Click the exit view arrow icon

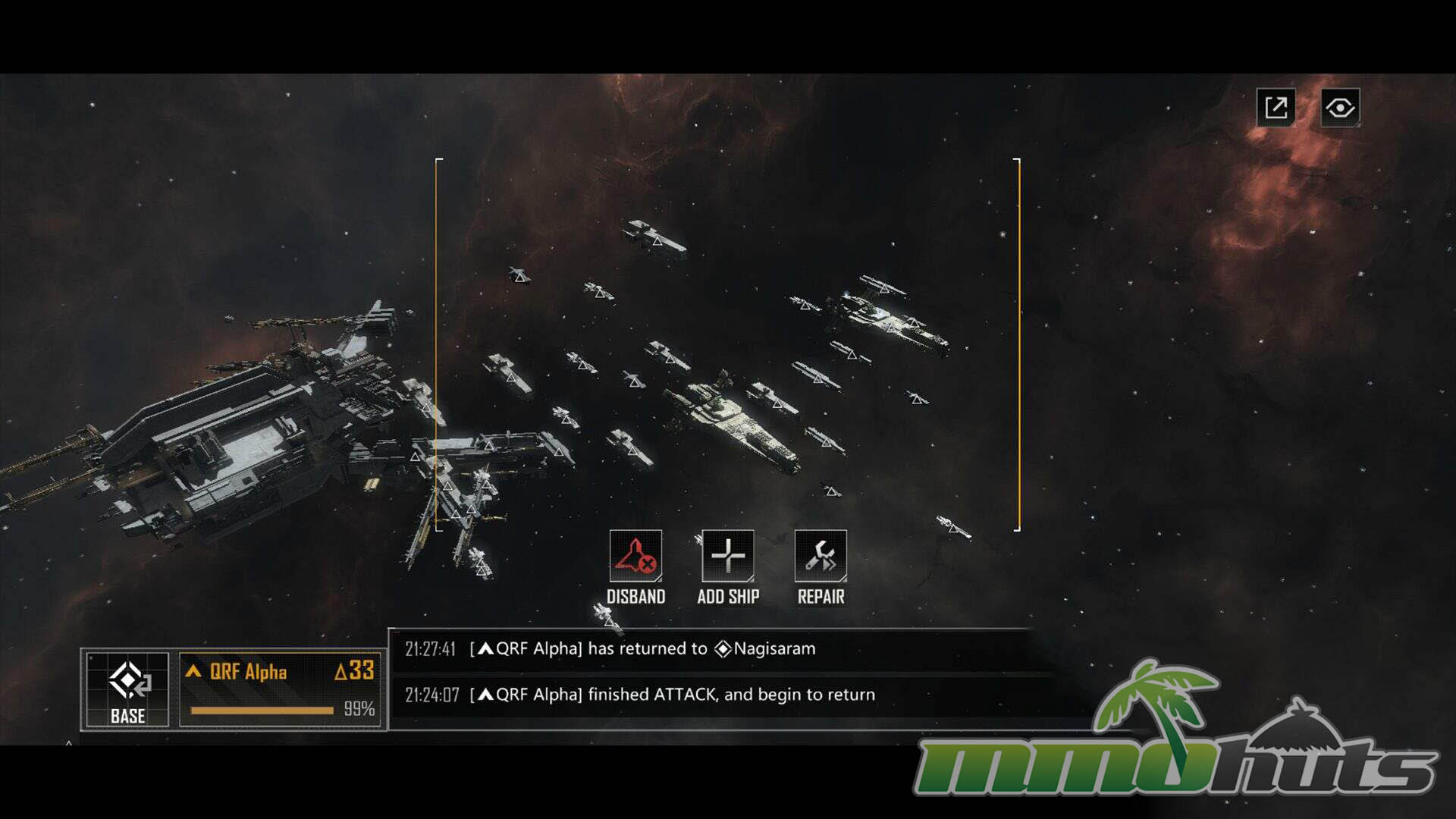click(x=1276, y=108)
